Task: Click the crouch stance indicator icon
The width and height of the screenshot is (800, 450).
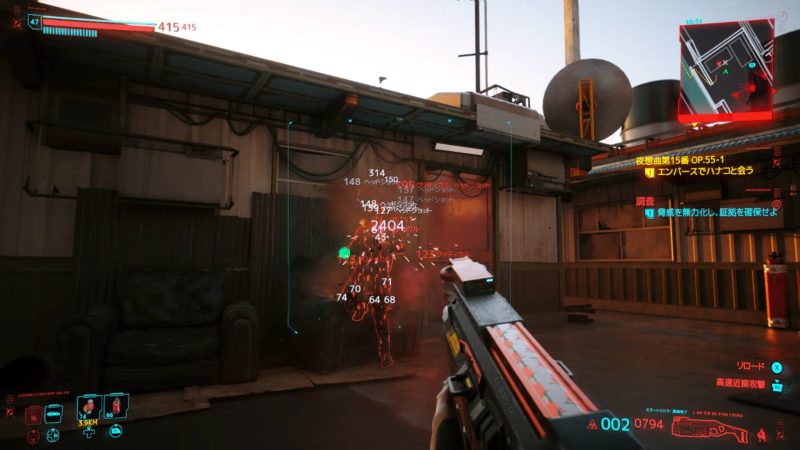Action: [x=763, y=433]
